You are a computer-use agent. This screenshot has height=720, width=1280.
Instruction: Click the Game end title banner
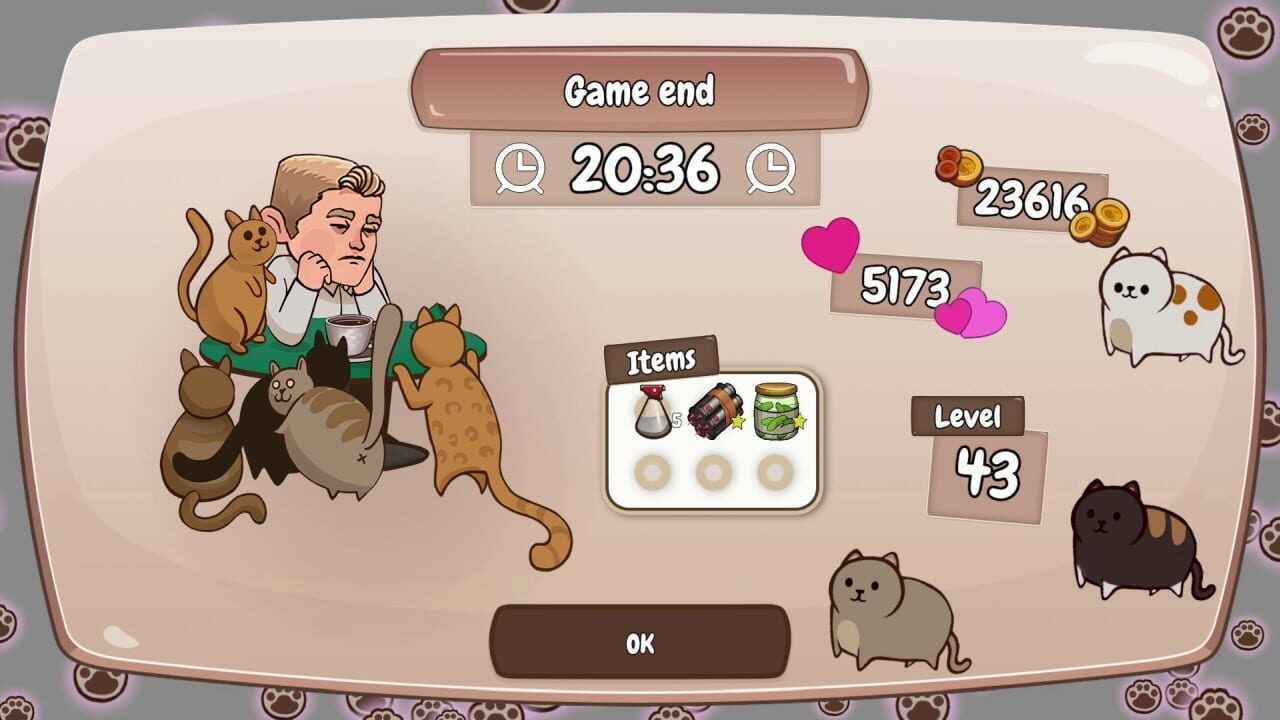click(x=640, y=90)
